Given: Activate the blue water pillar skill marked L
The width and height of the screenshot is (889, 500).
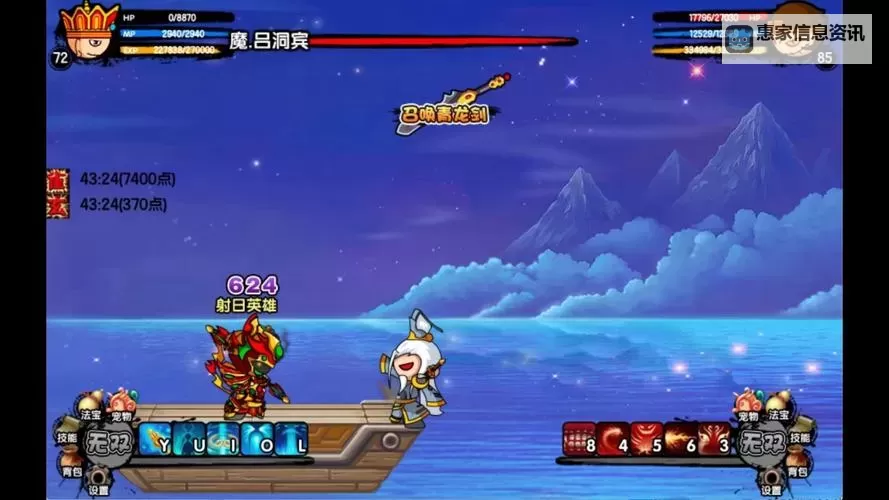Looking at the screenshot, I should click(x=291, y=439).
